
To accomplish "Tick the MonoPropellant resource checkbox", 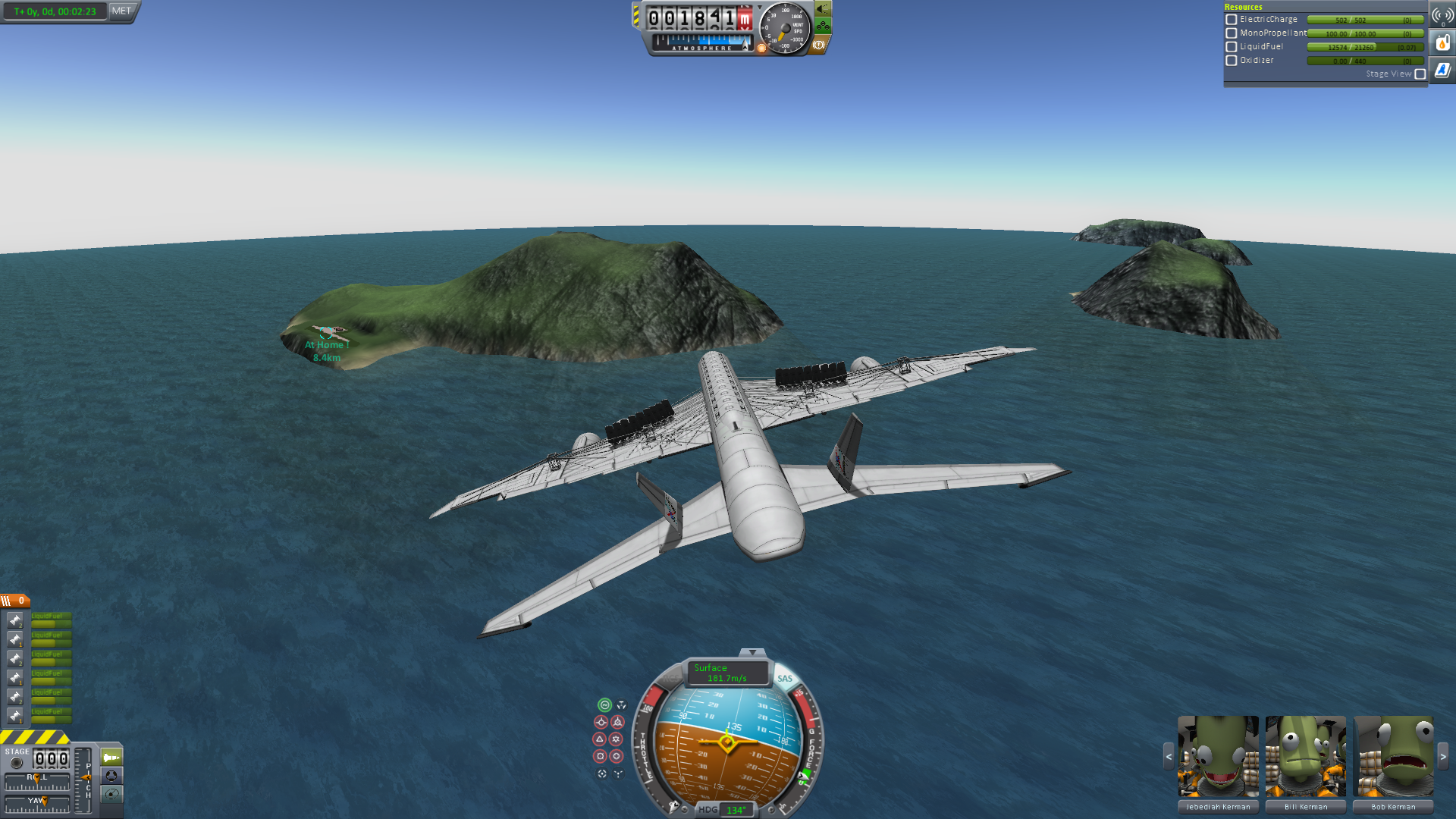I will [1232, 33].
